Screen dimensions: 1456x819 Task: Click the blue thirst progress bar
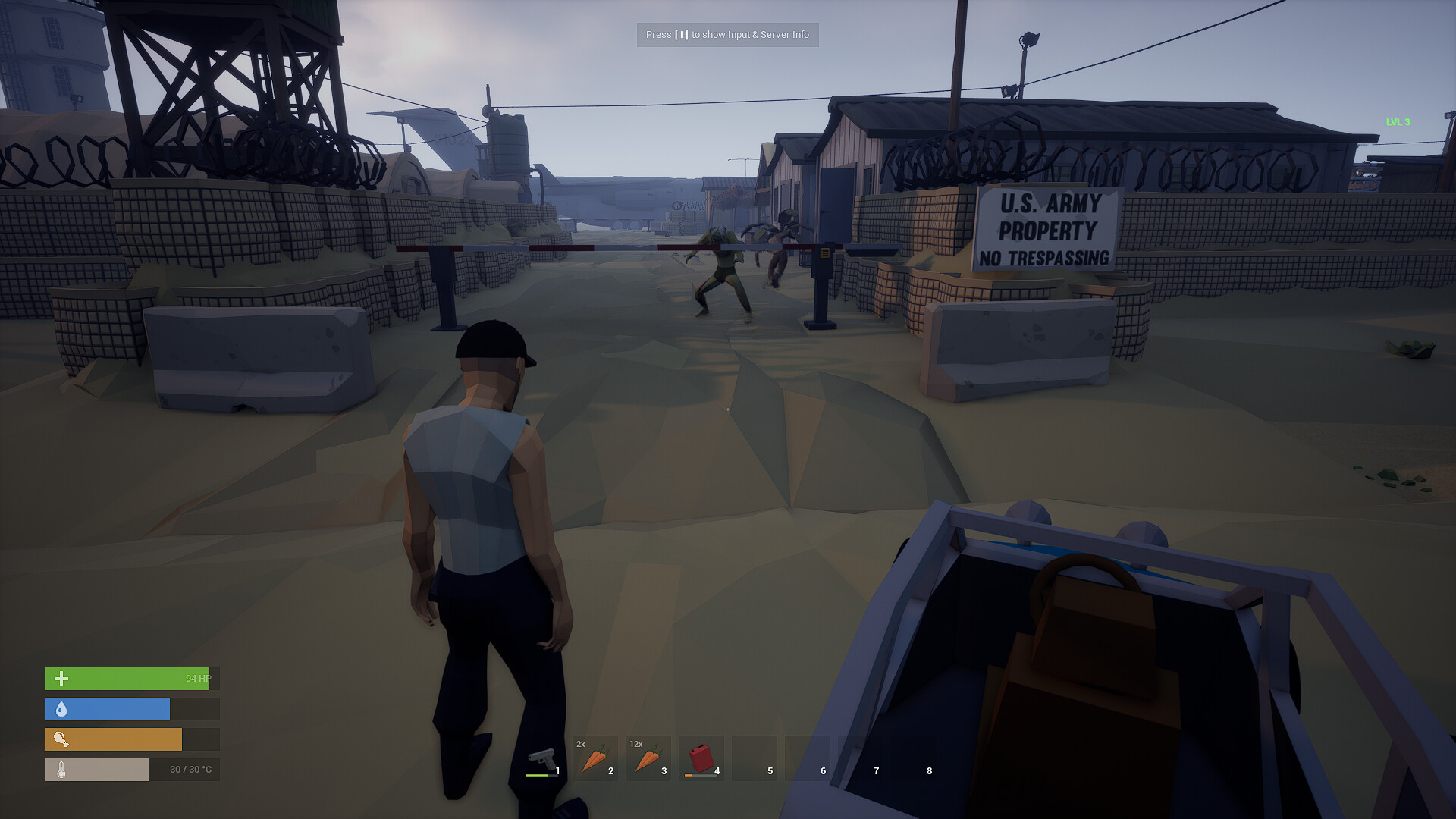(x=108, y=708)
